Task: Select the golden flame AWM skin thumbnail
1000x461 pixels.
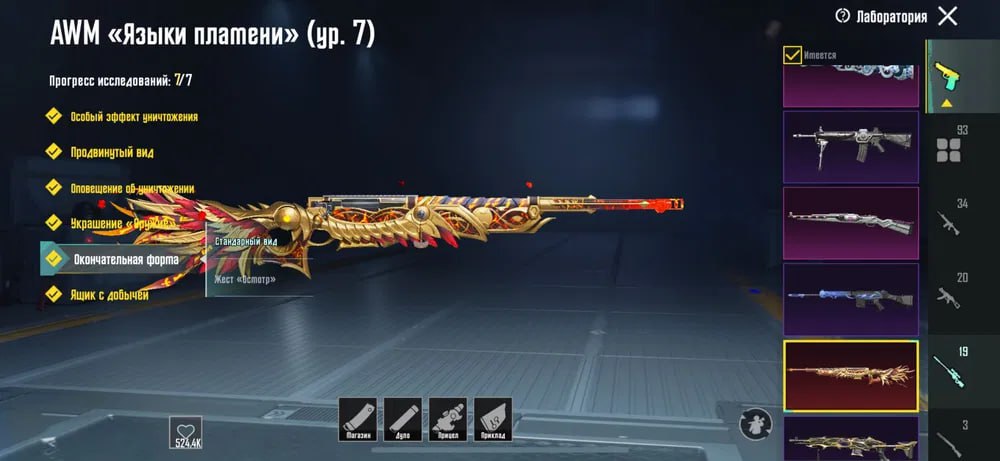Action: tap(850, 375)
